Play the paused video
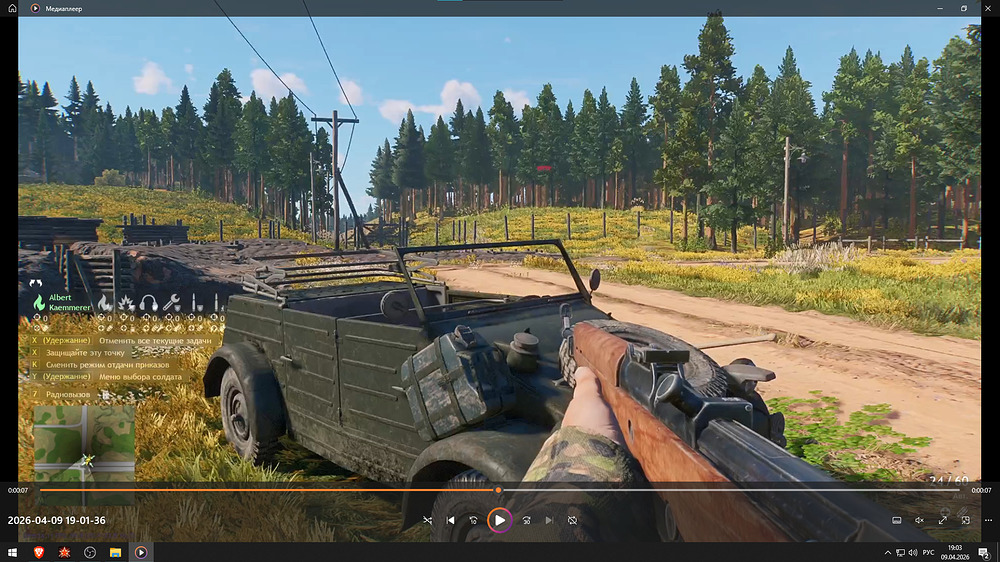 [499, 520]
